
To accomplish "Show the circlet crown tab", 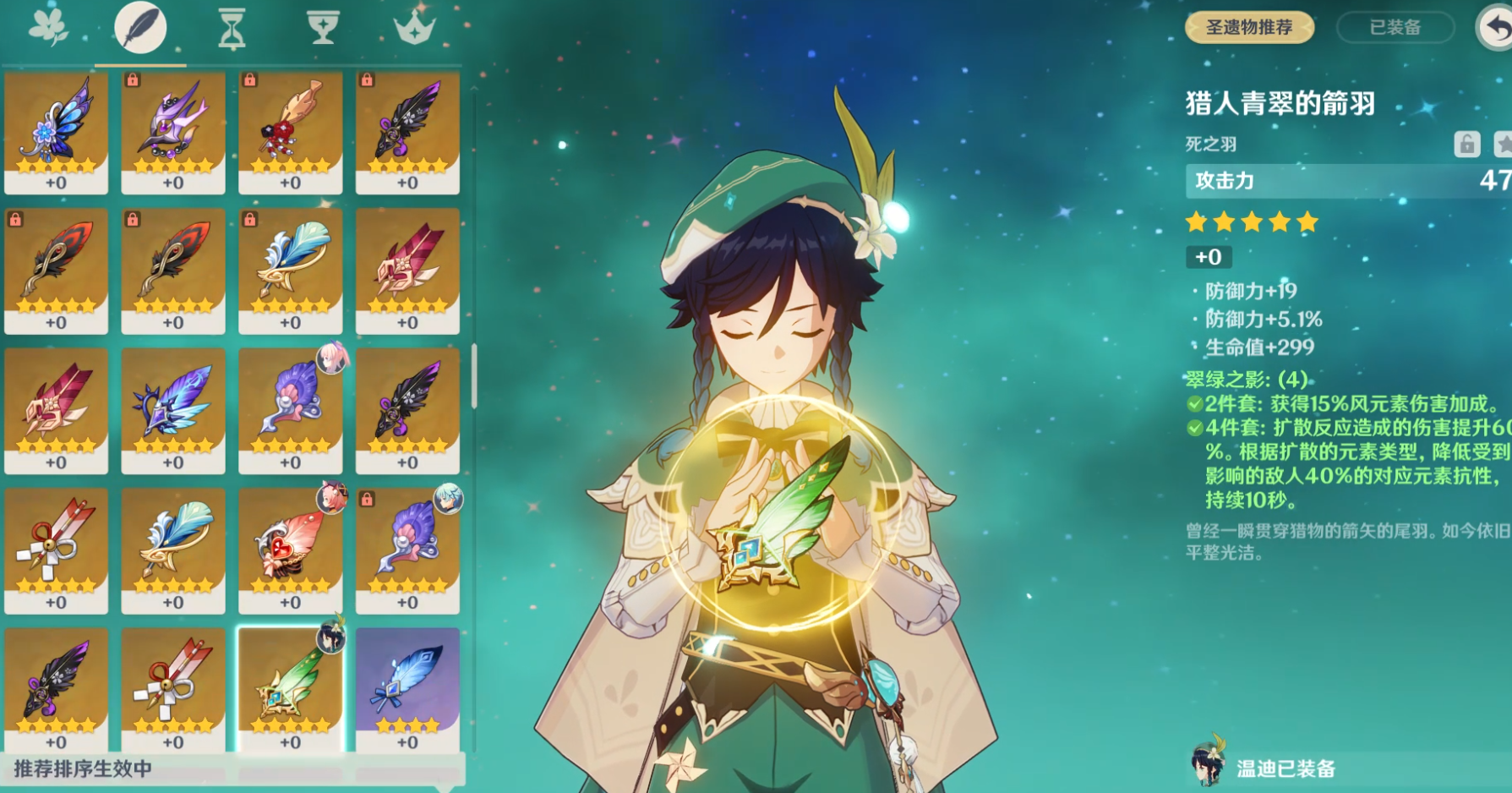I will pos(414,28).
